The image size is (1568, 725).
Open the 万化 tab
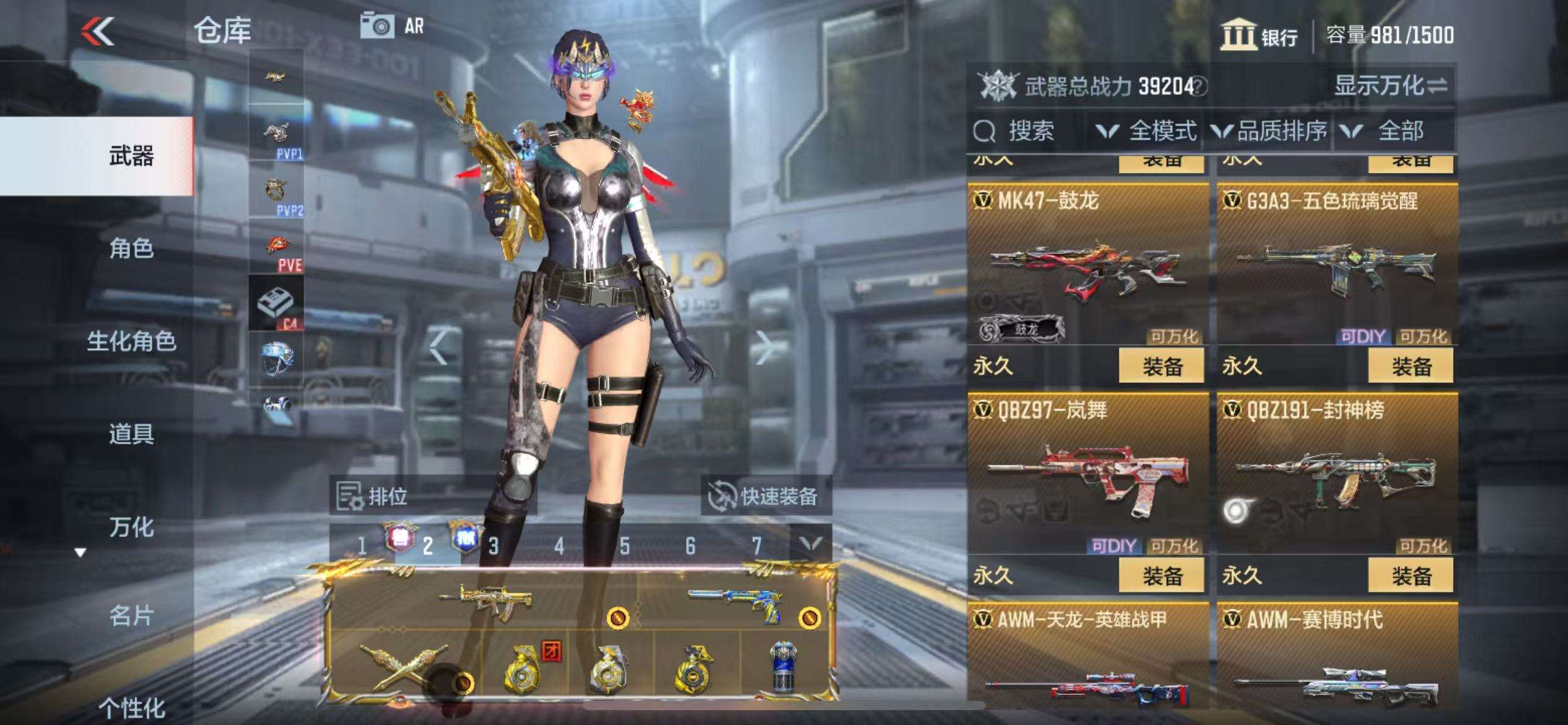(131, 527)
